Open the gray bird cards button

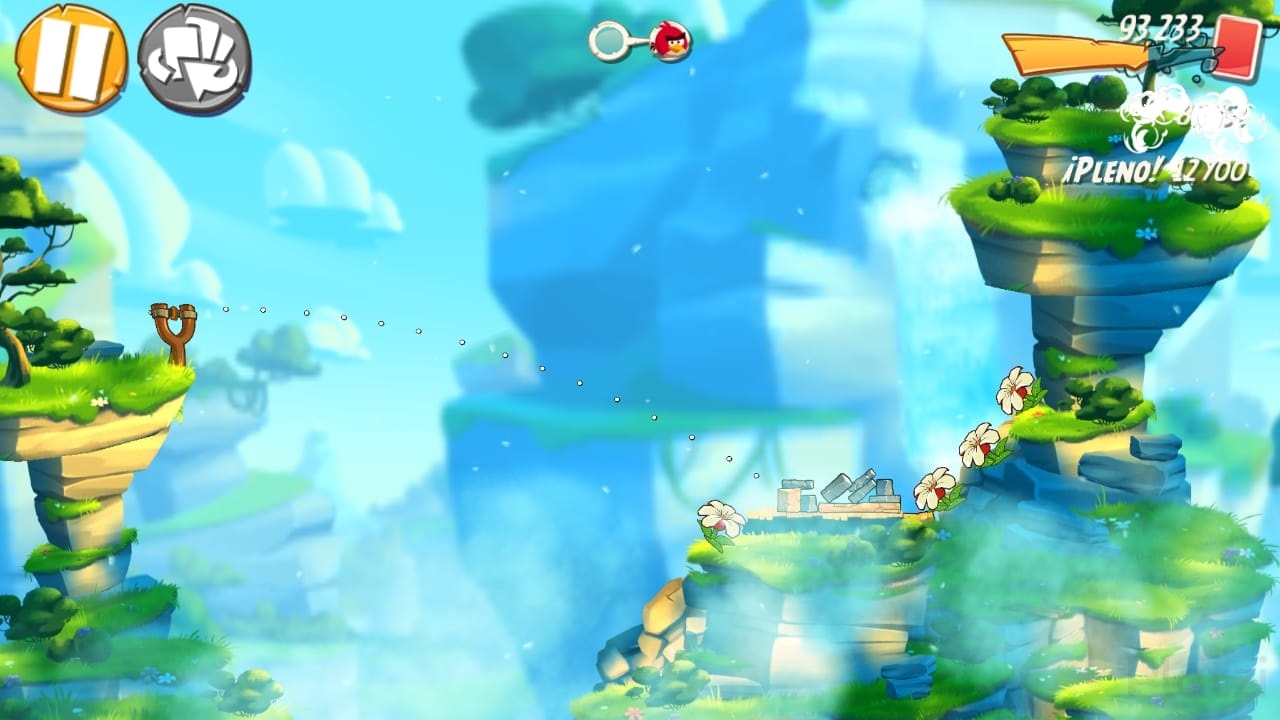[194, 60]
